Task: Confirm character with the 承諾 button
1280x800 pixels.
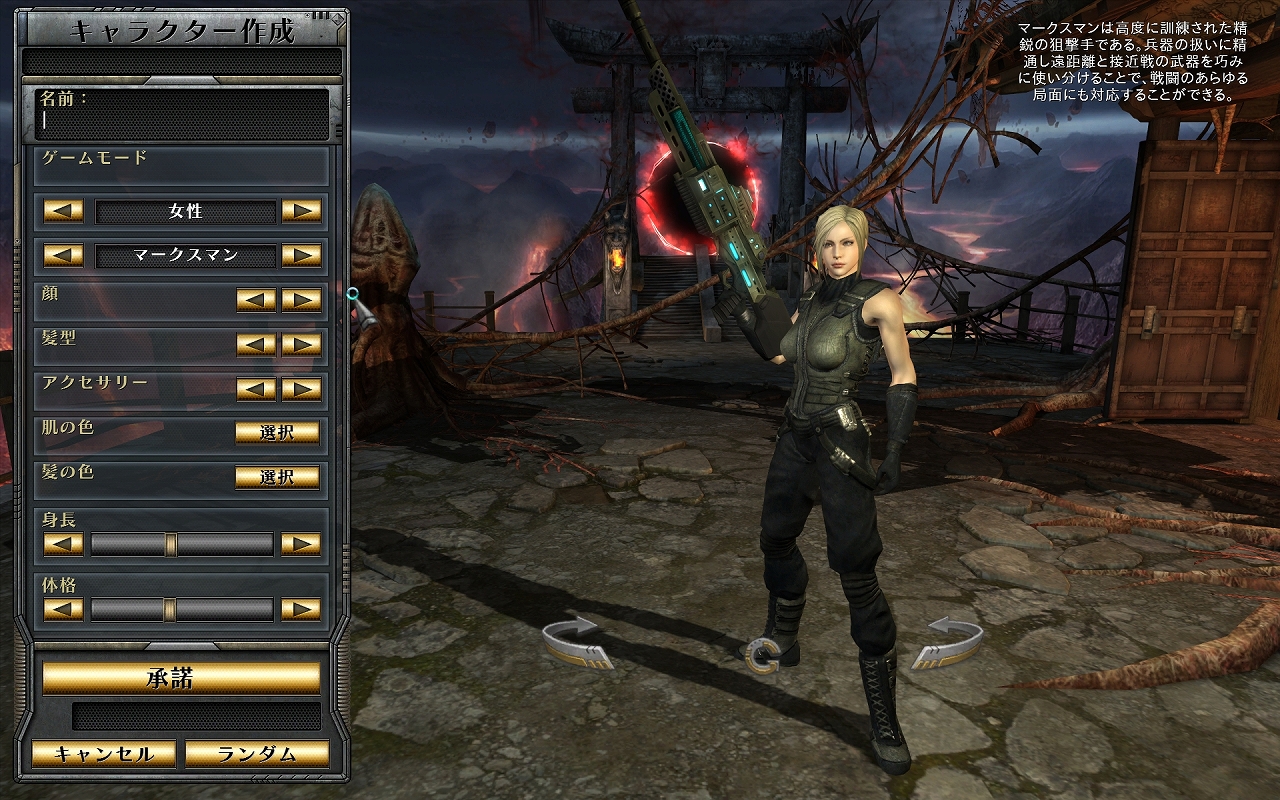Action: pos(181,678)
